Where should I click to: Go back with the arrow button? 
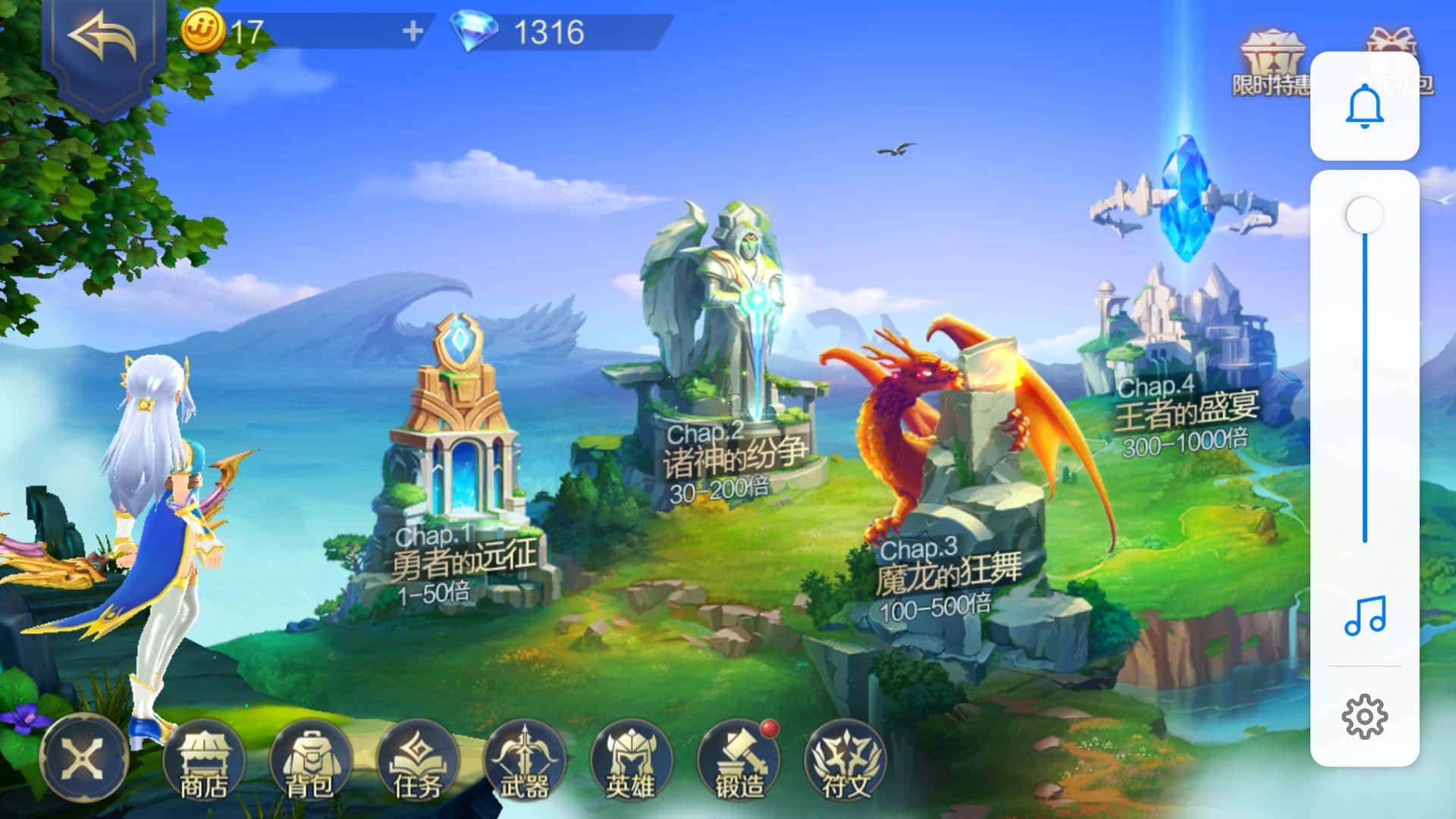pyautogui.click(x=103, y=39)
